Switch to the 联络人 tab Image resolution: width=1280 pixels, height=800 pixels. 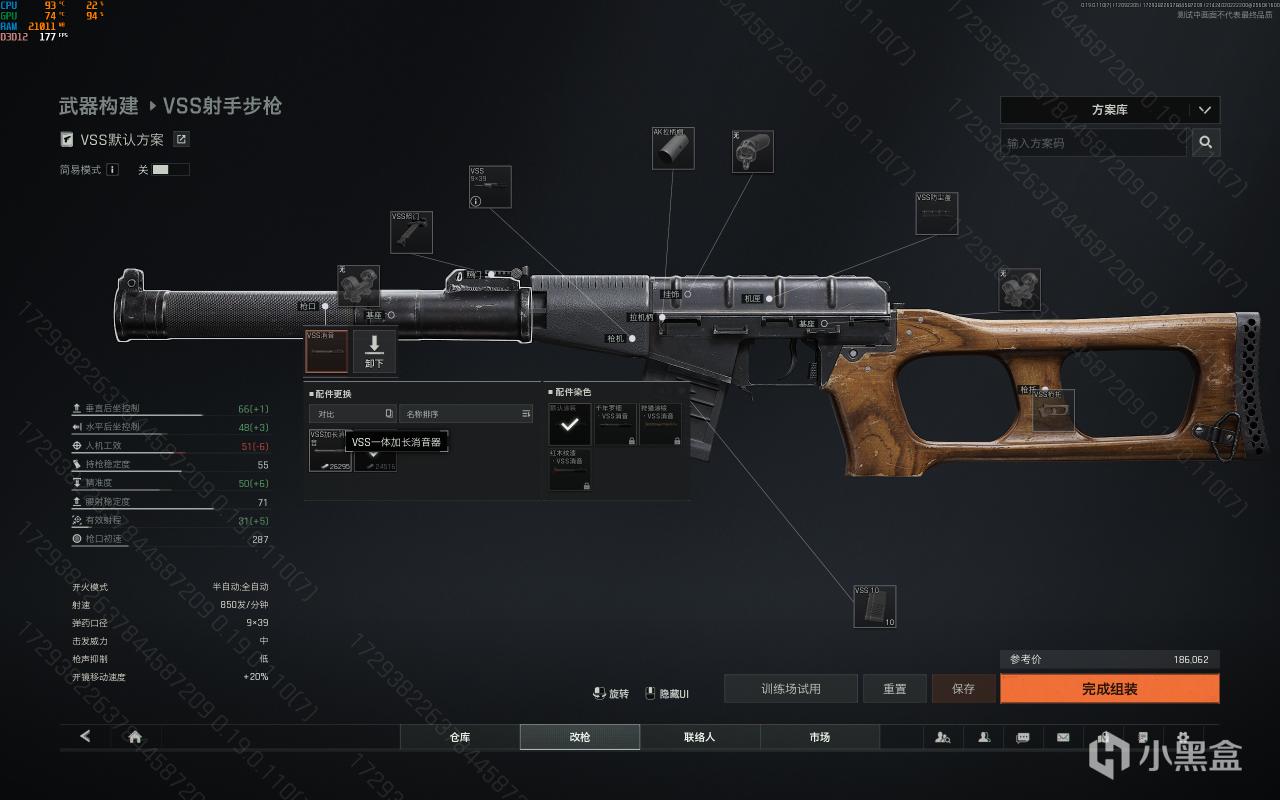700,737
